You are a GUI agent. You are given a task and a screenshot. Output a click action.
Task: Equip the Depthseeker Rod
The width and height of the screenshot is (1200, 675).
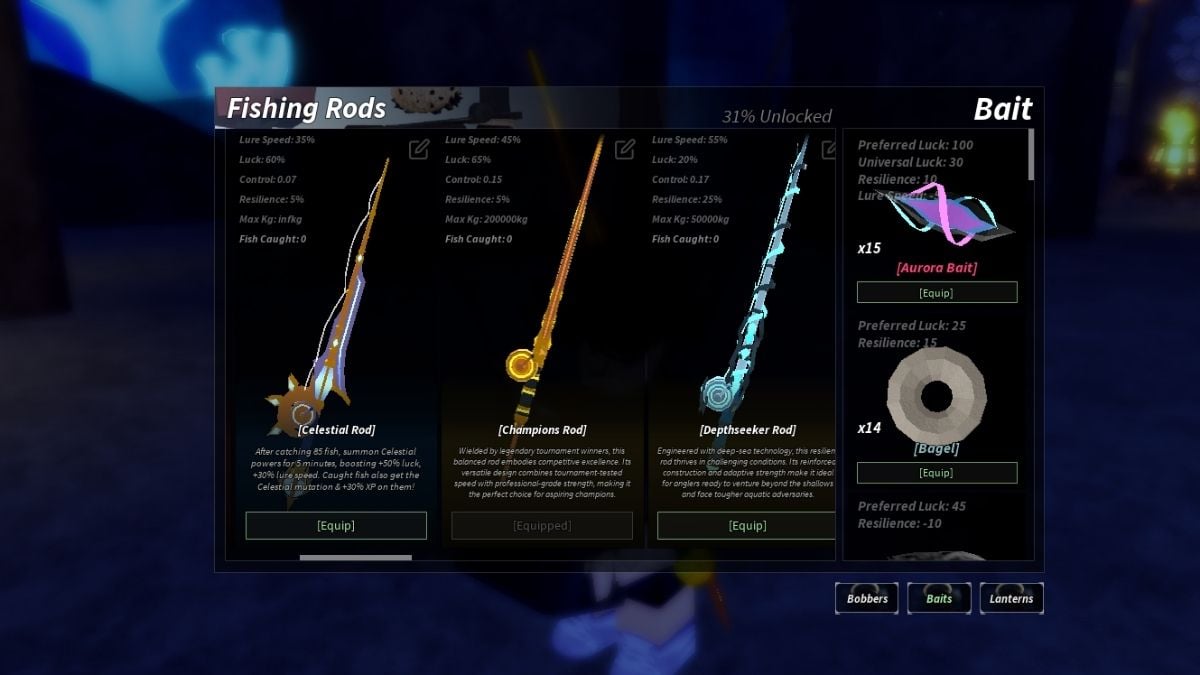[746, 525]
